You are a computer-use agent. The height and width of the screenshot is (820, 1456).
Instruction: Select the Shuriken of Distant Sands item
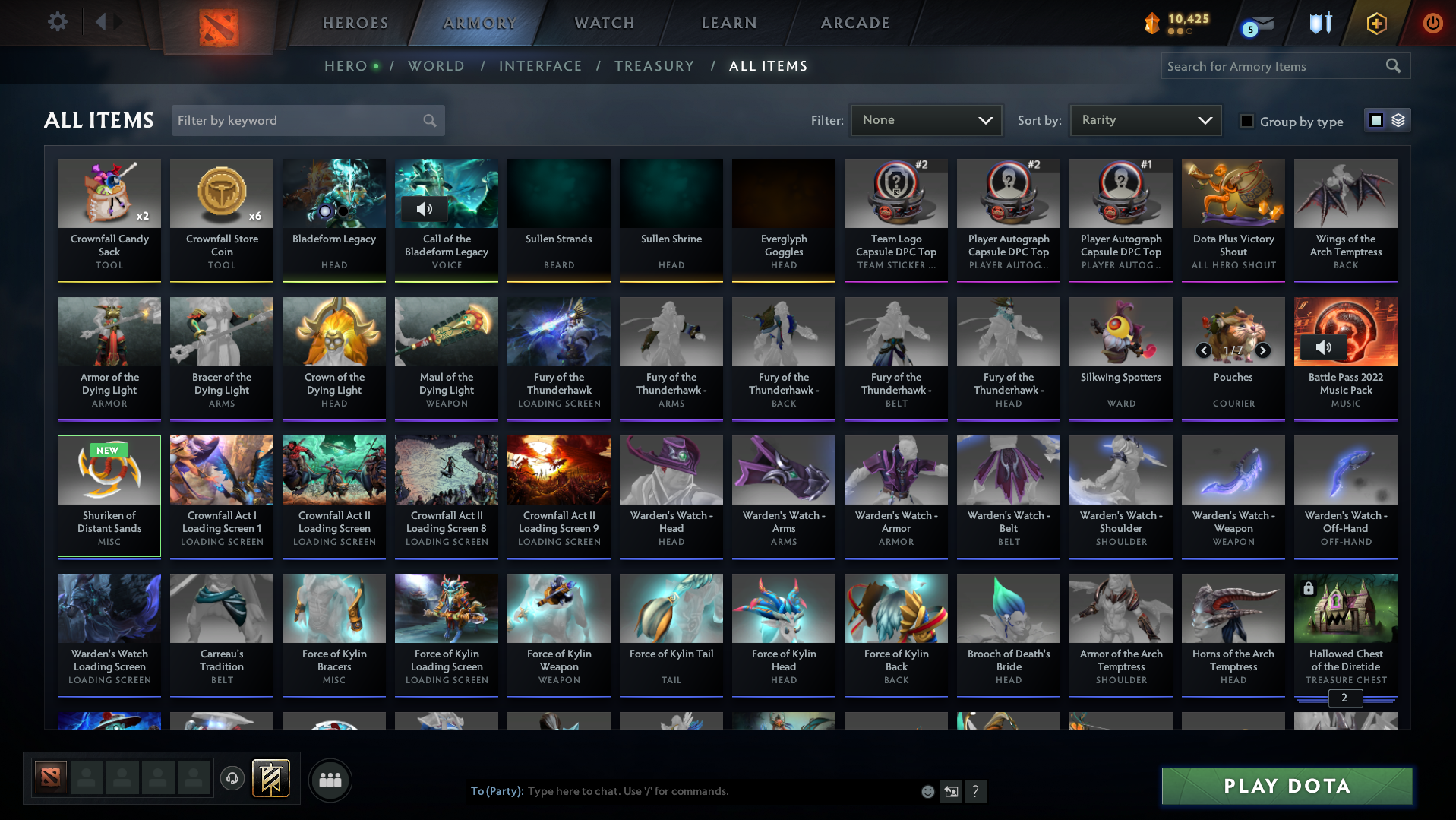pyautogui.click(x=109, y=495)
